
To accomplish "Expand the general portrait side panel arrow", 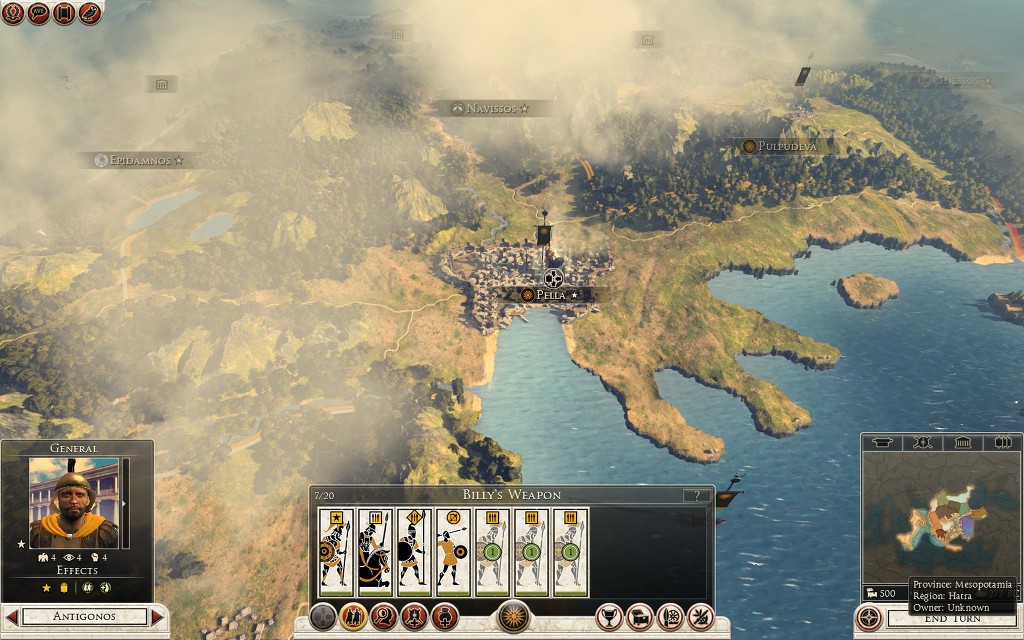I will coord(124,503).
